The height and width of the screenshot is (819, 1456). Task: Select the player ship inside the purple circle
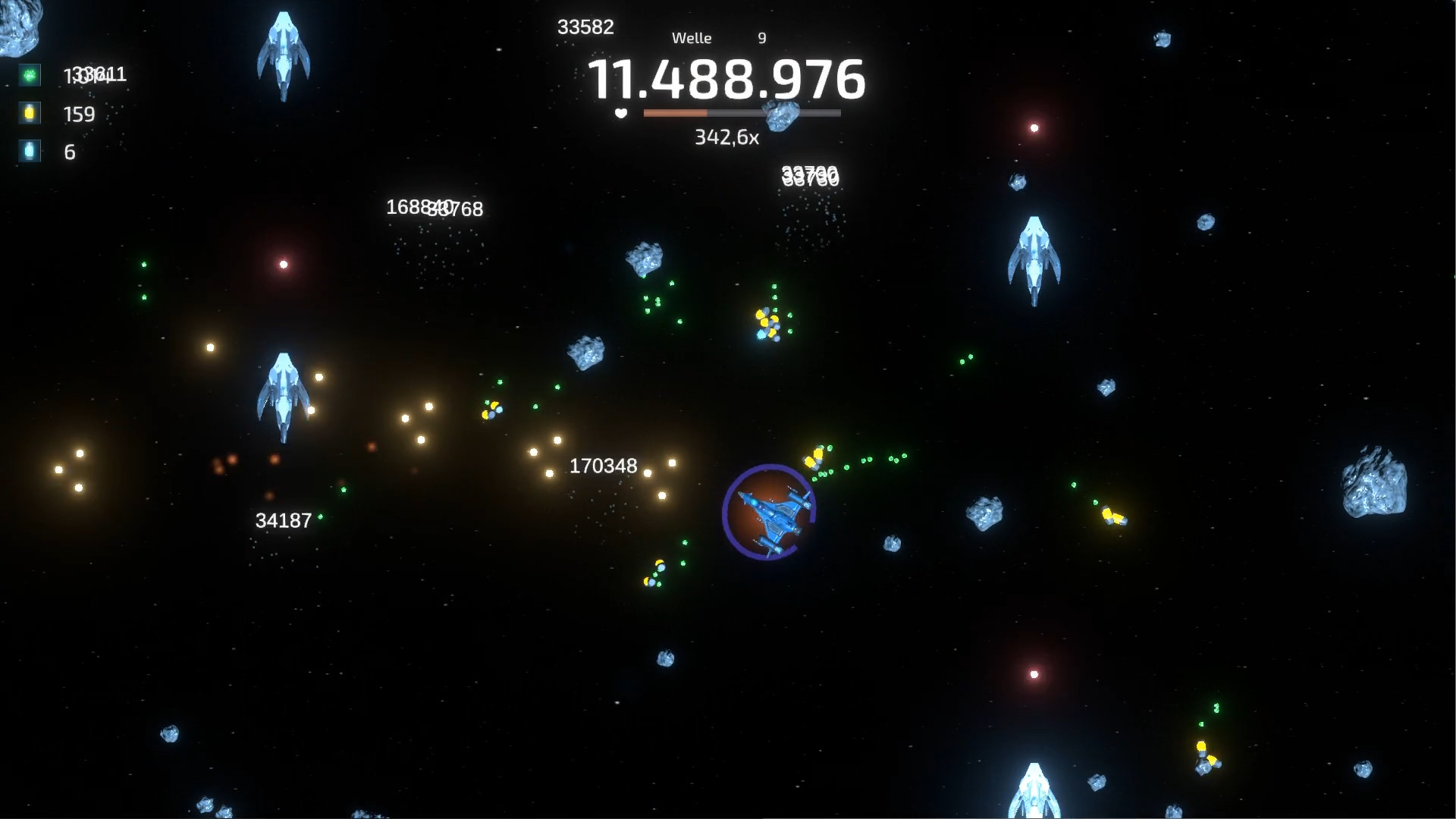point(770,512)
